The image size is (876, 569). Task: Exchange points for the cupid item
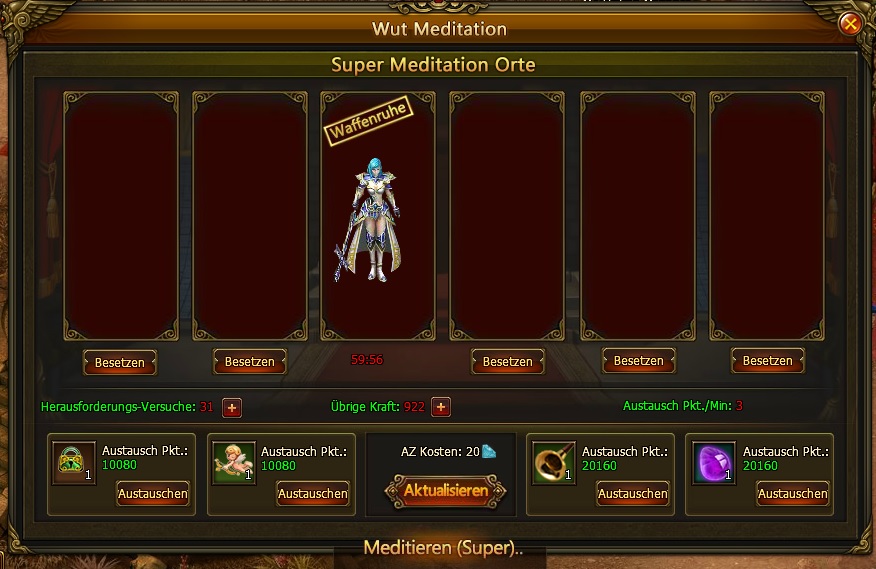pyautogui.click(x=313, y=493)
